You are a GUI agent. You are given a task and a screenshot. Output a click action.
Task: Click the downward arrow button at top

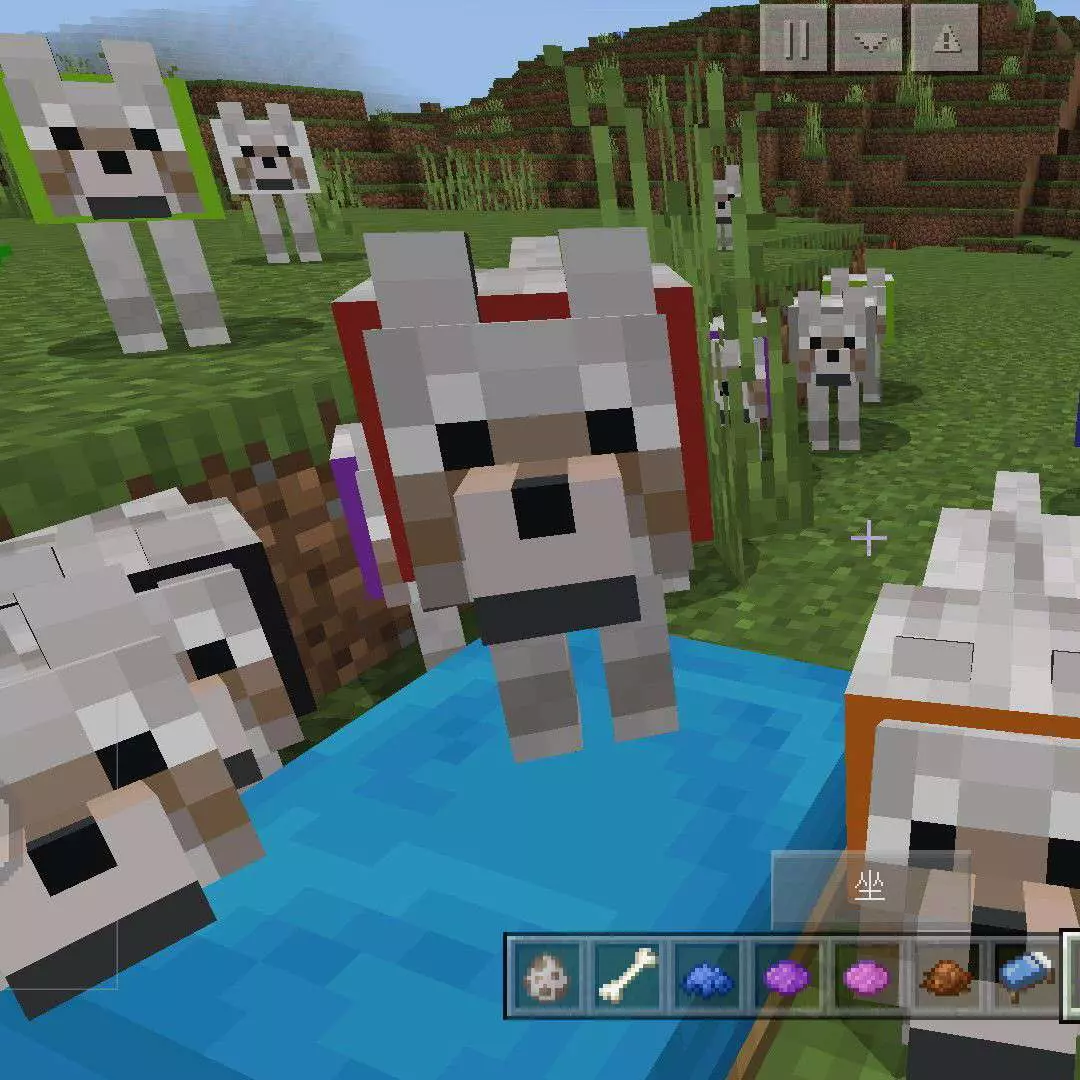point(868,38)
